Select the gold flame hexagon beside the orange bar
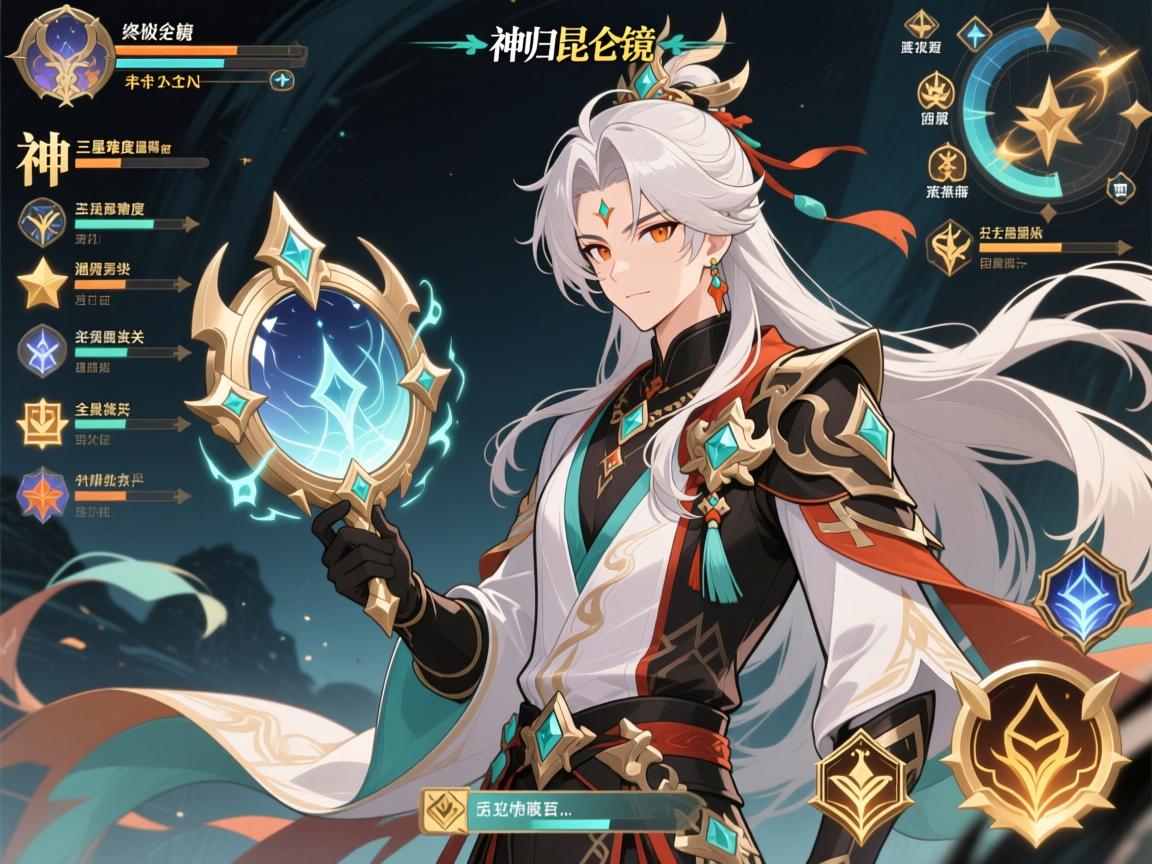 click(948, 248)
